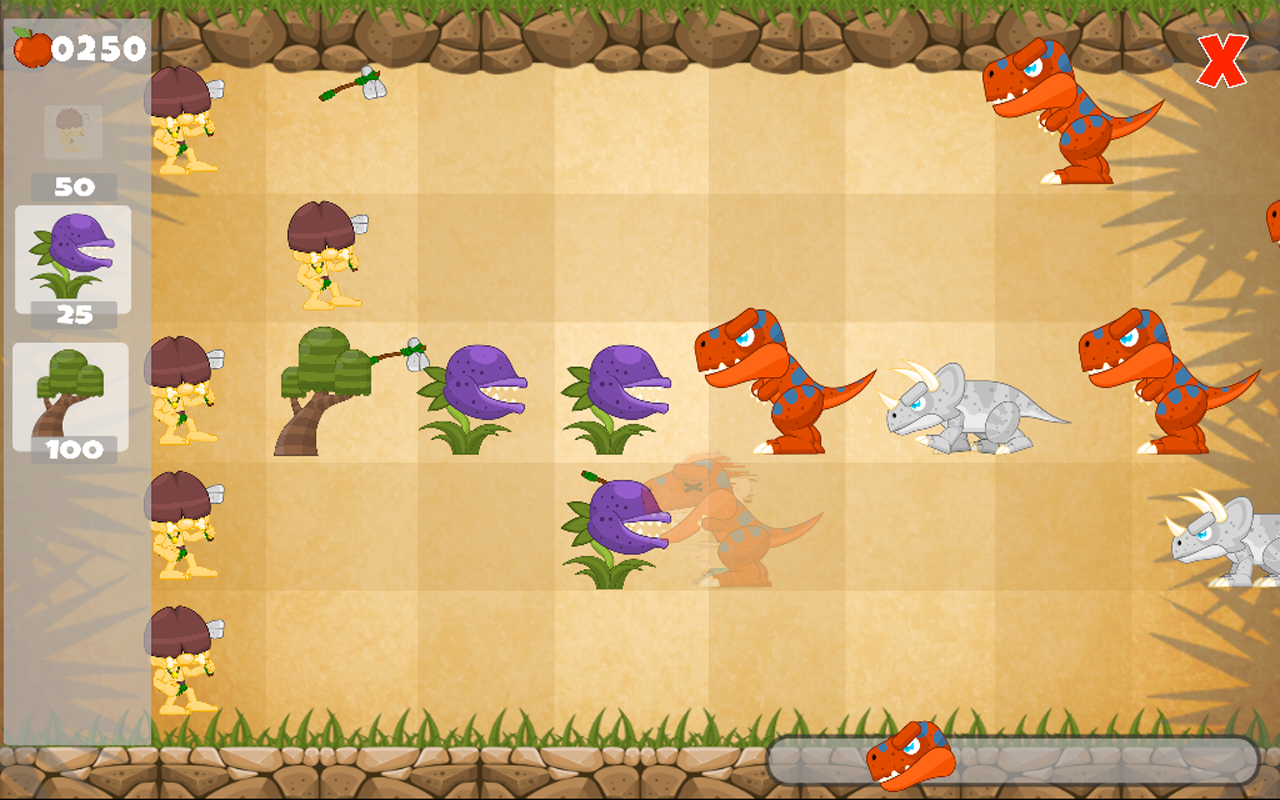Click the flying axe projectile near the top
The image size is (1280, 800).
355,85
